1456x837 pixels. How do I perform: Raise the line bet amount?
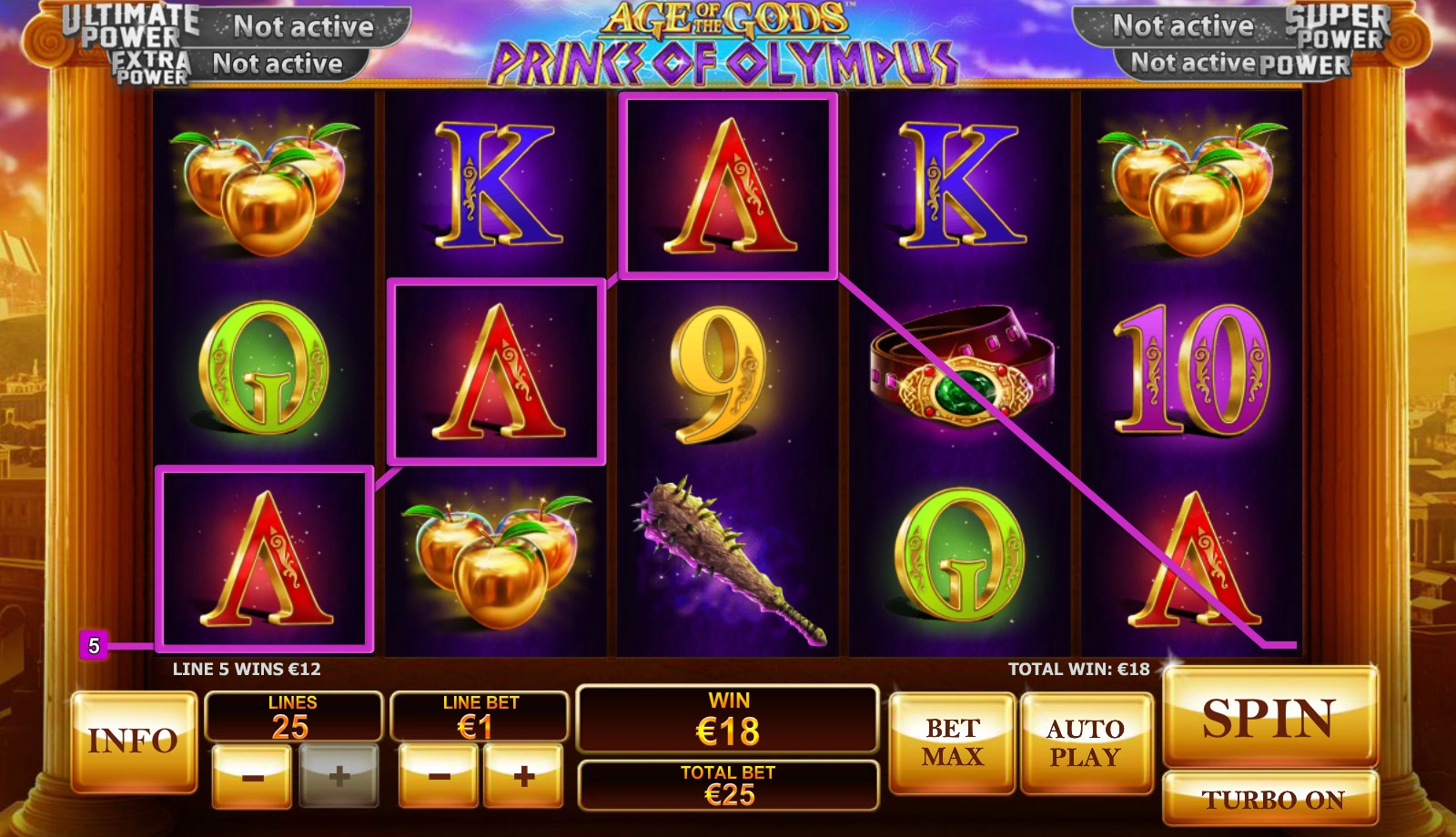click(523, 777)
